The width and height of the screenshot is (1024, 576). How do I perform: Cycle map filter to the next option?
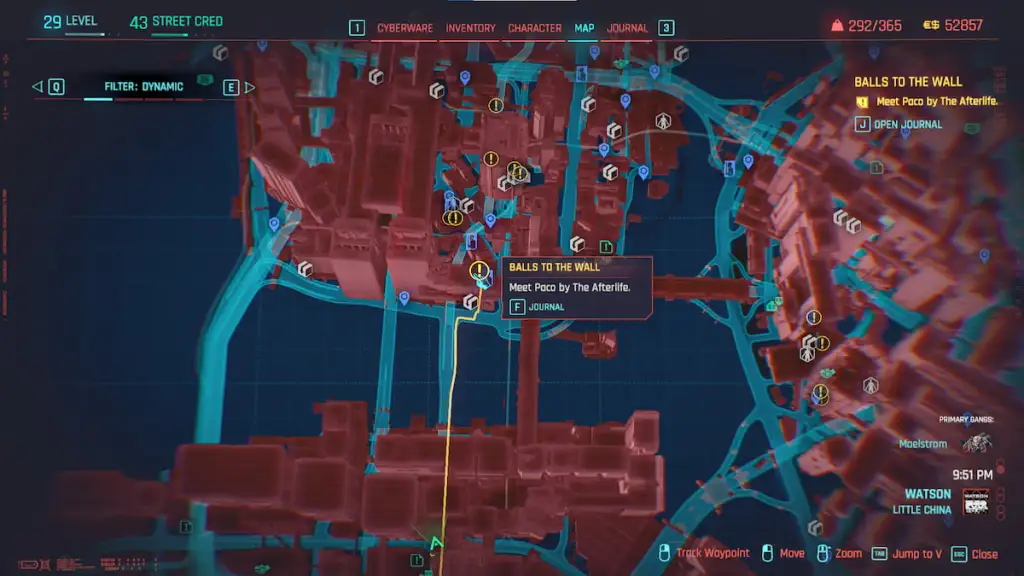pyautogui.click(x=238, y=87)
